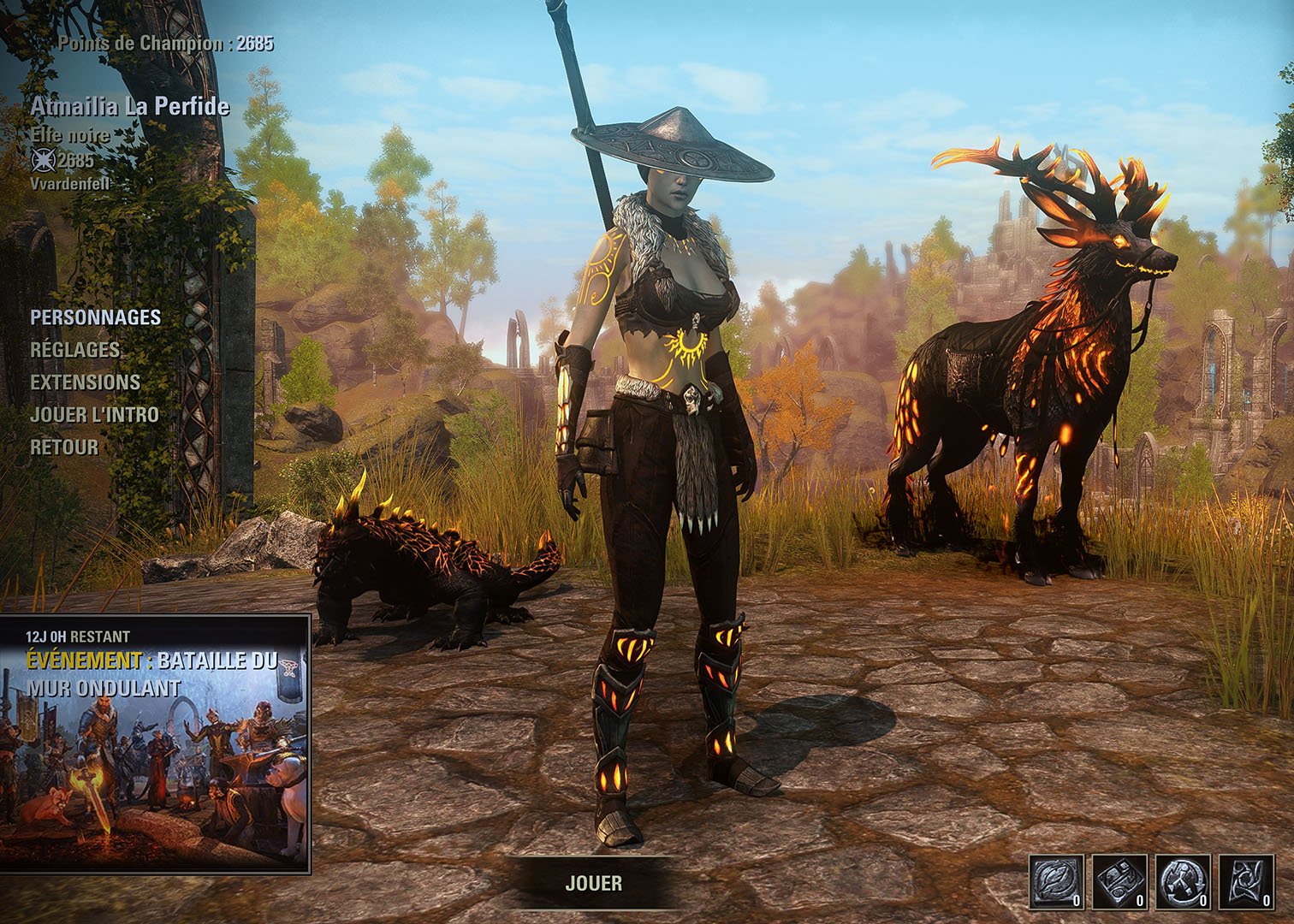Choose Jouer l'intro from the menu
The width and height of the screenshot is (1294, 924).
94,415
